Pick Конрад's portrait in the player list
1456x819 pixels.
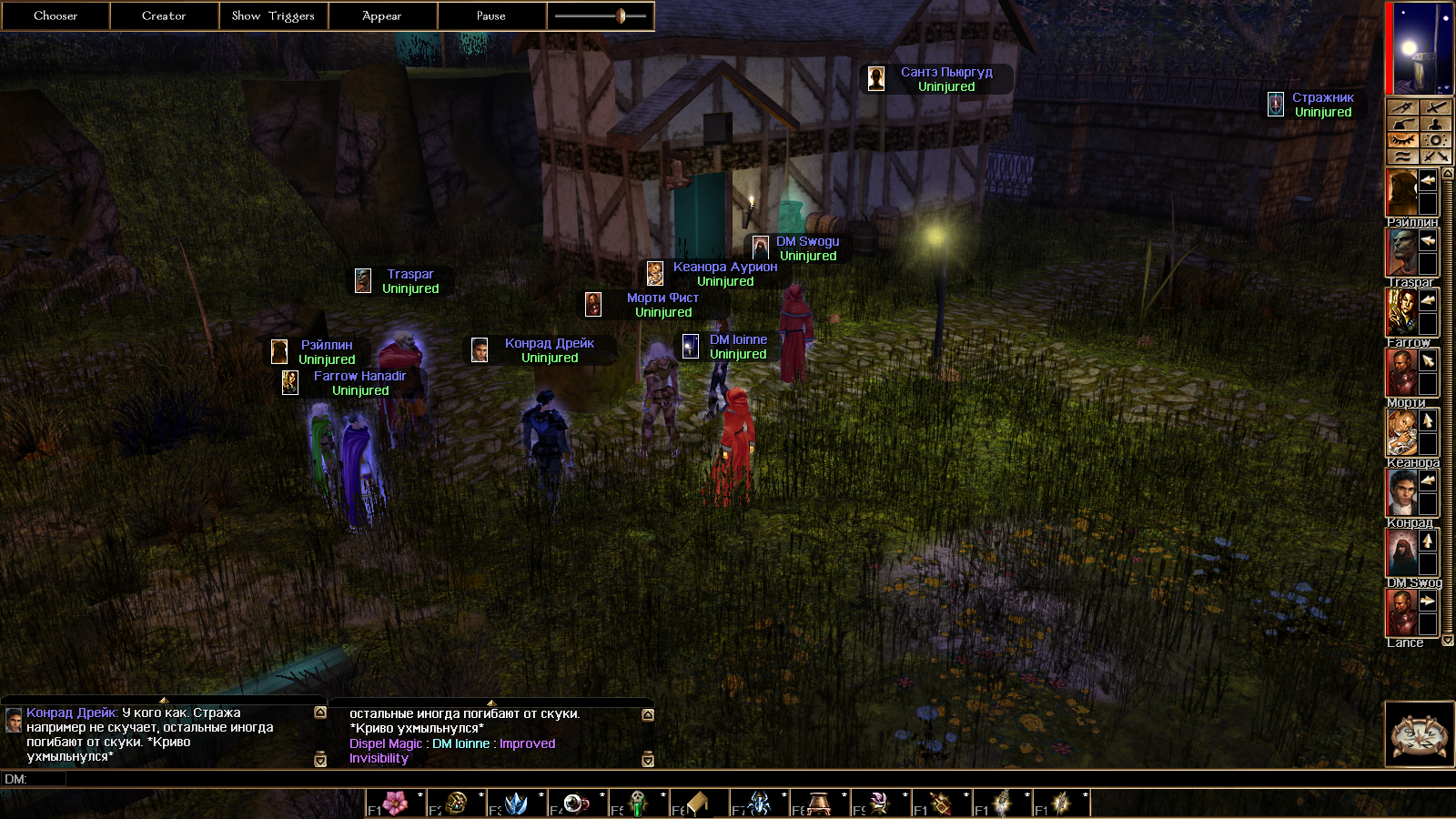[x=1401, y=492]
